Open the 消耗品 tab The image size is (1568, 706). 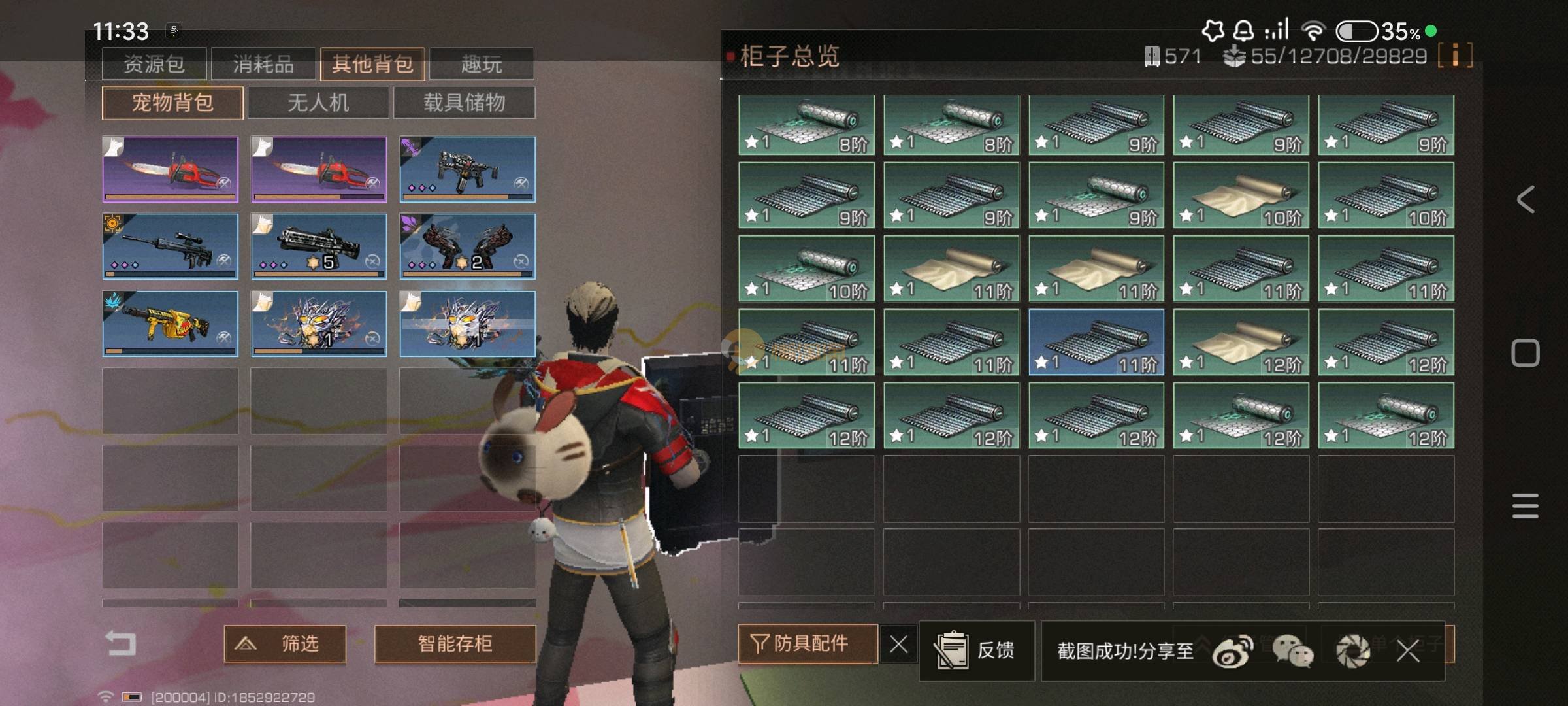point(263,64)
